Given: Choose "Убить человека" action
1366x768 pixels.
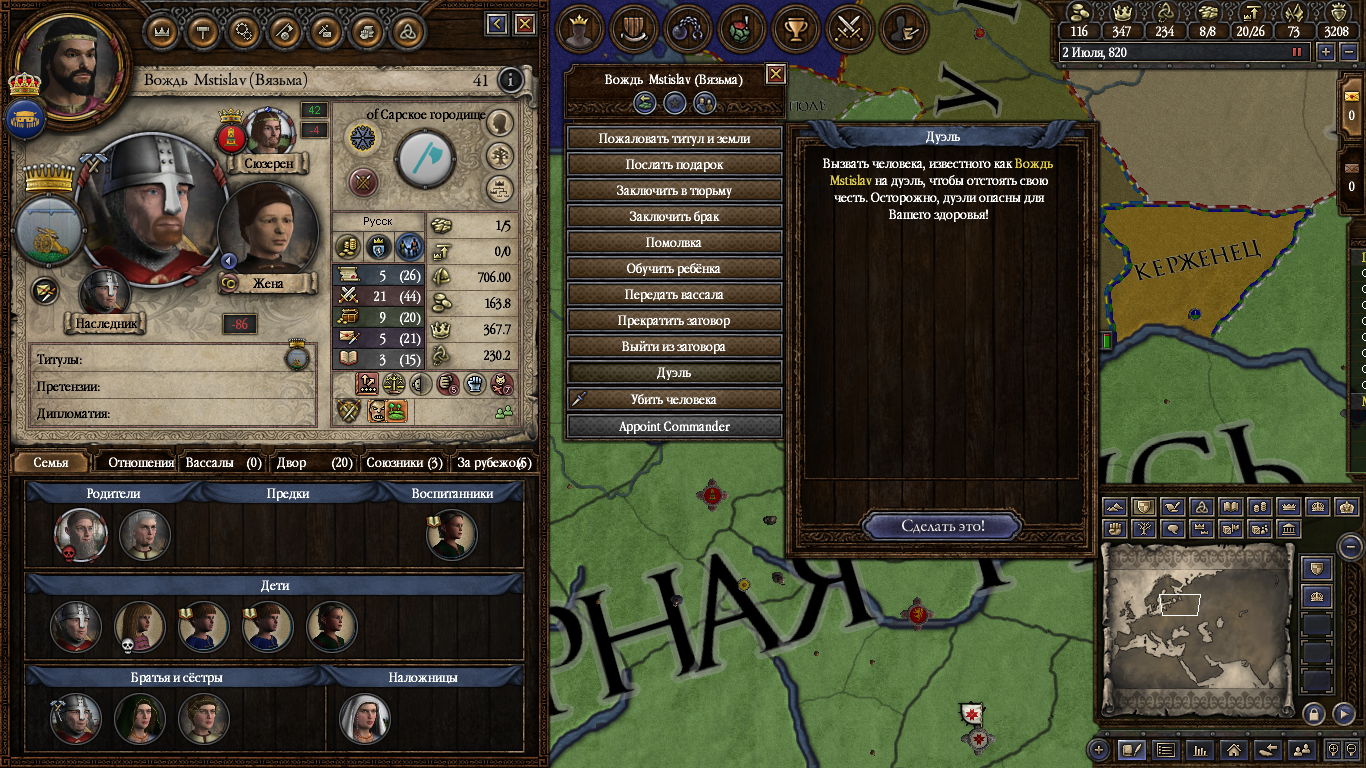Looking at the screenshot, I should pos(674,399).
